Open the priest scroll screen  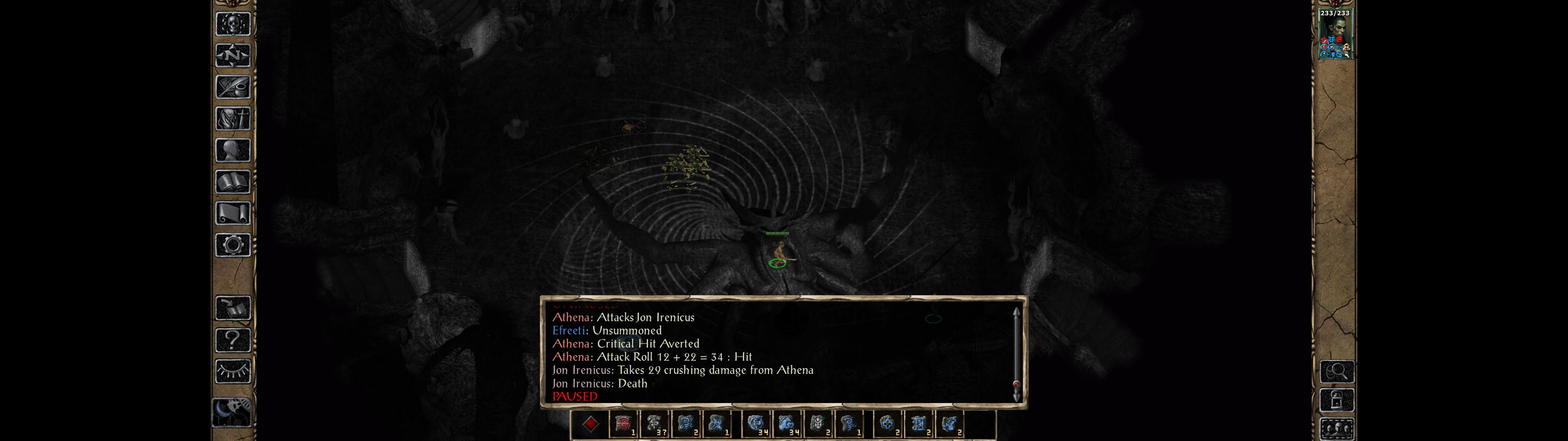232,213
